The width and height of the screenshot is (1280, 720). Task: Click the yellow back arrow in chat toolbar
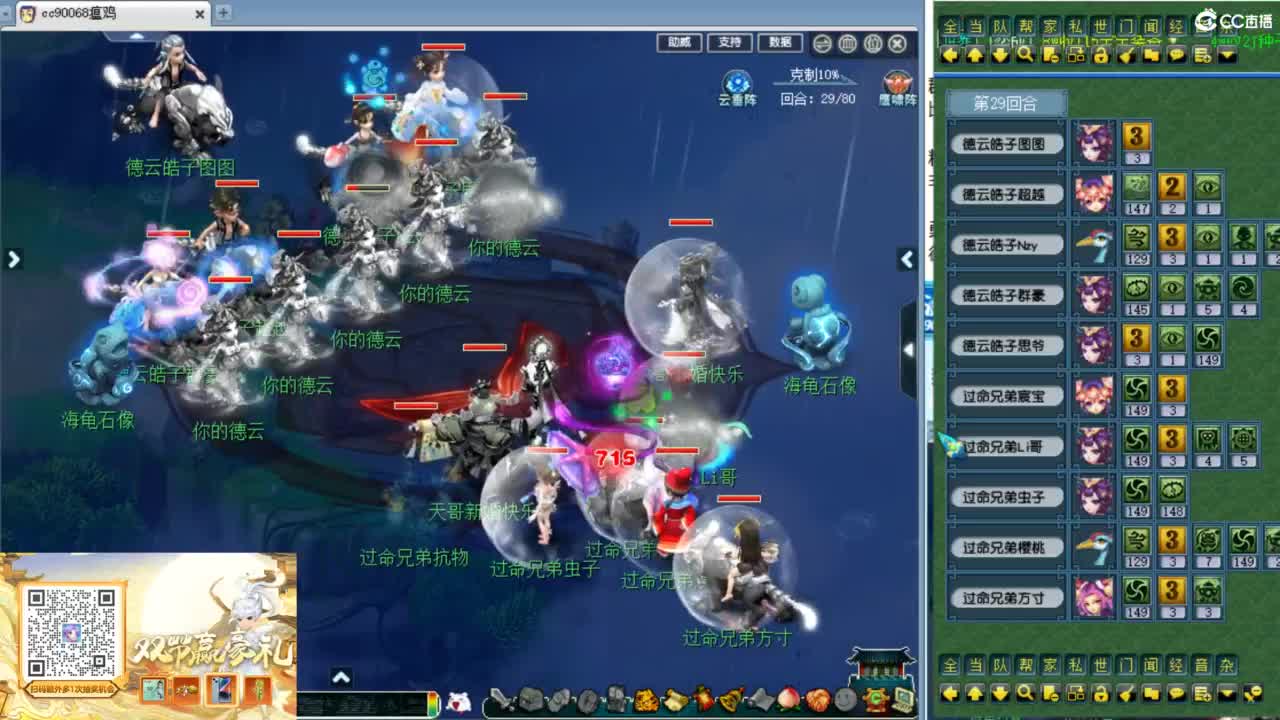(x=950, y=55)
